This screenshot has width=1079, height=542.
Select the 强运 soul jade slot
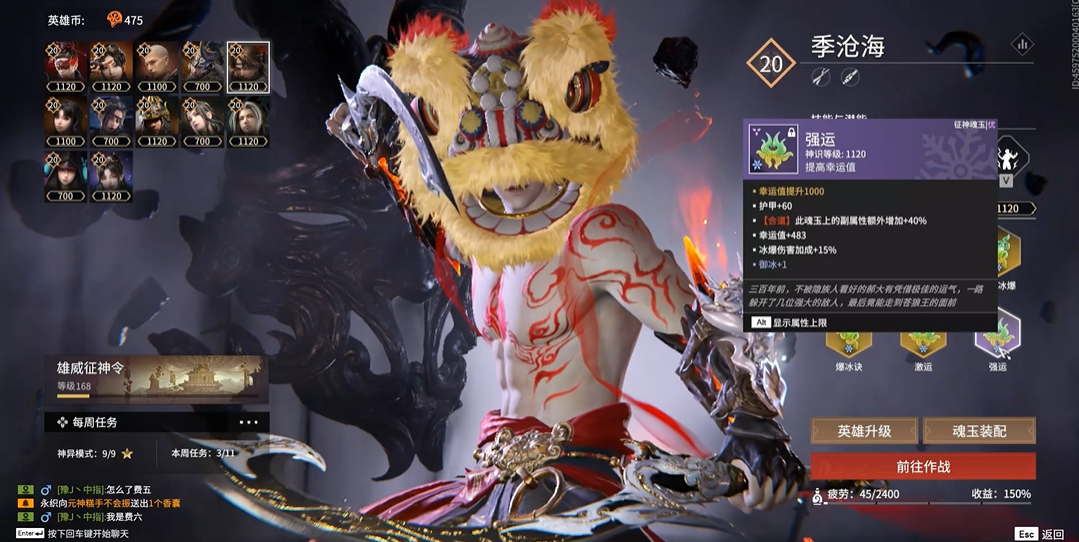pos(997,335)
